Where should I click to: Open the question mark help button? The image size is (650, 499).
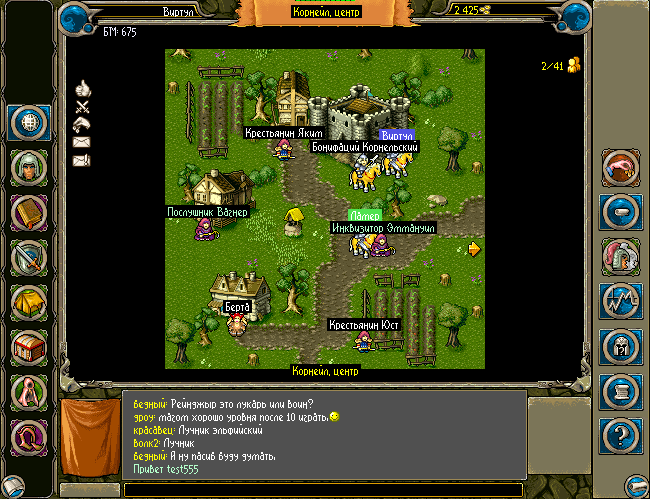(x=620, y=437)
